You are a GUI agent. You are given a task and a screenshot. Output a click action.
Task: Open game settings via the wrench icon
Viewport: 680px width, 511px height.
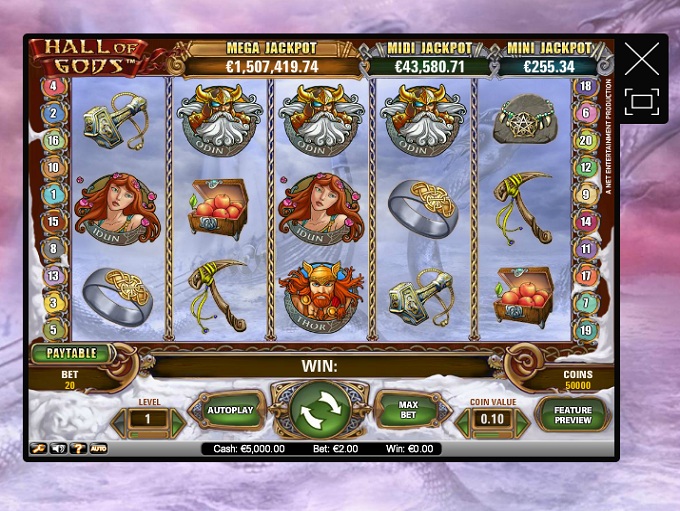click(39, 449)
